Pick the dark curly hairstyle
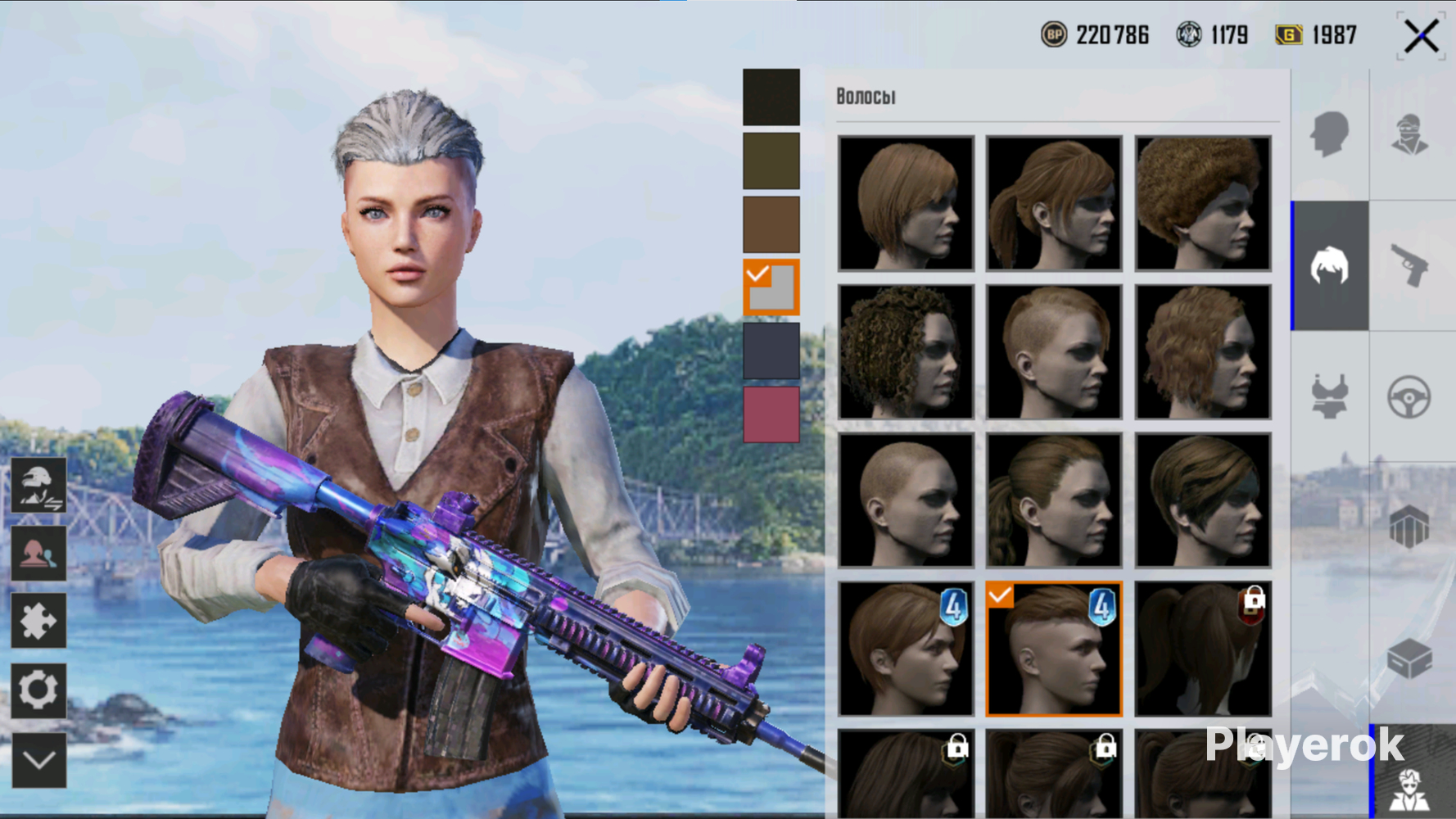This screenshot has height=819, width=1456. click(906, 352)
